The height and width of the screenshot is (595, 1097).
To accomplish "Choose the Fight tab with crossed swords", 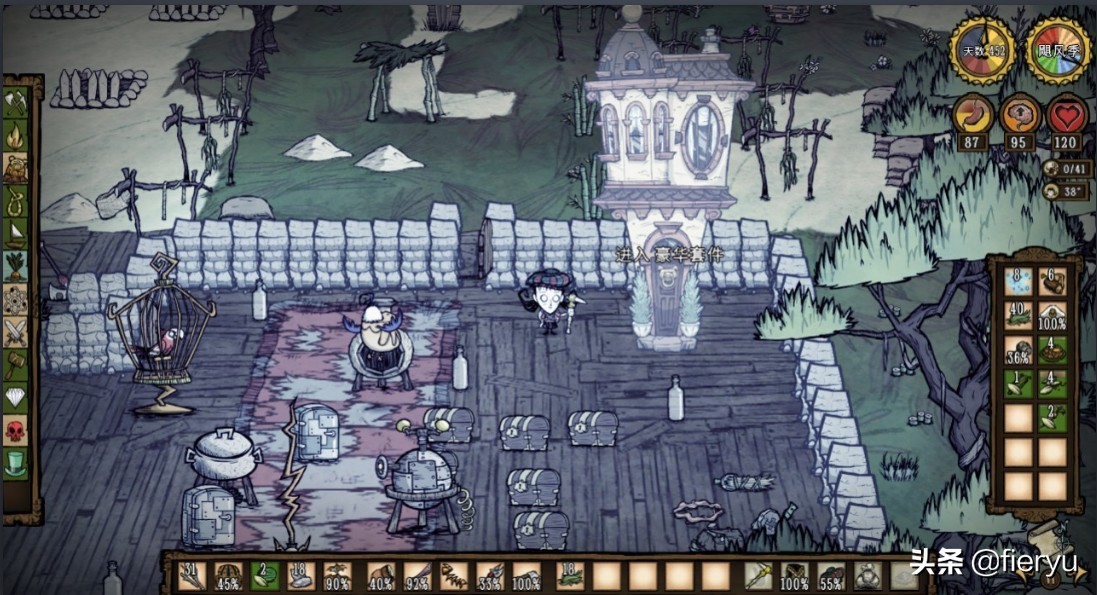I will click(x=17, y=331).
